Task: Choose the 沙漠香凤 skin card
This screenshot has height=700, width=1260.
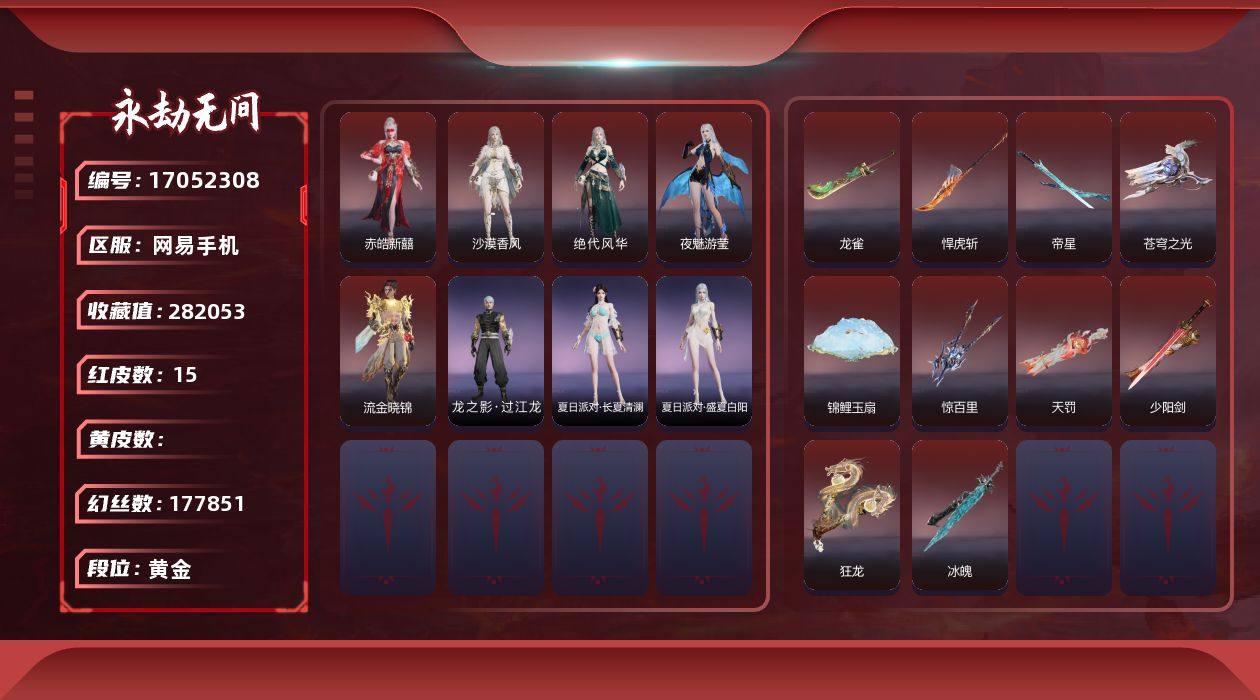Action: coord(496,186)
